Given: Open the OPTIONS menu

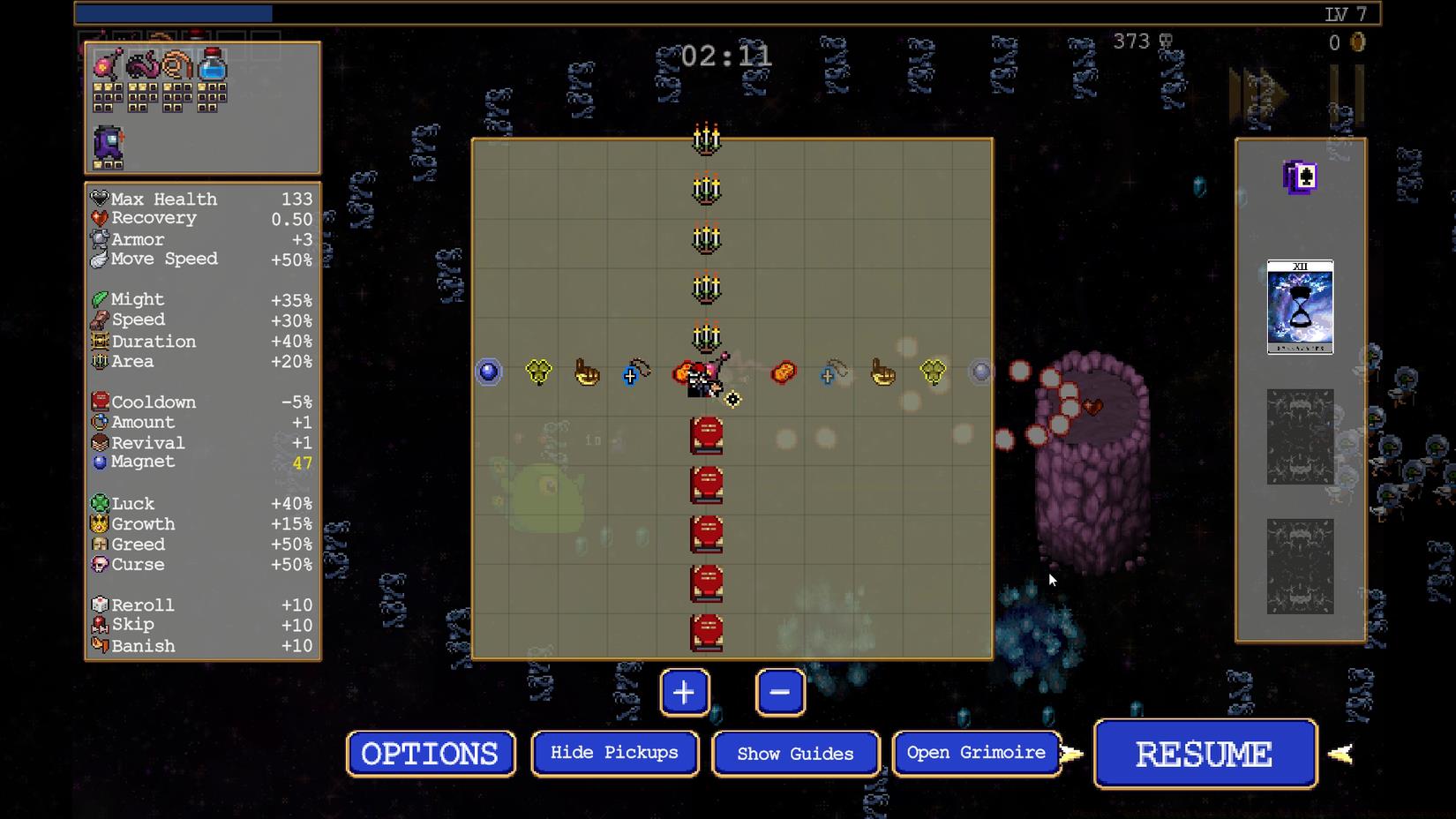Looking at the screenshot, I should coord(430,753).
